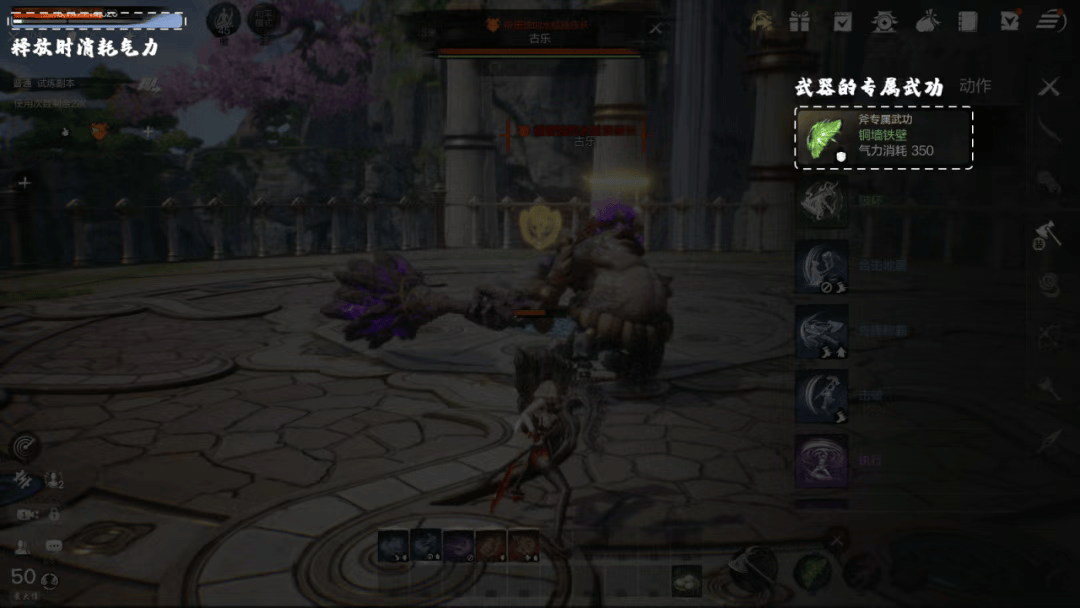Screen dimensions: 1080x608
Task: Open the checklist icon with red dot
Action: pos(1010,20)
